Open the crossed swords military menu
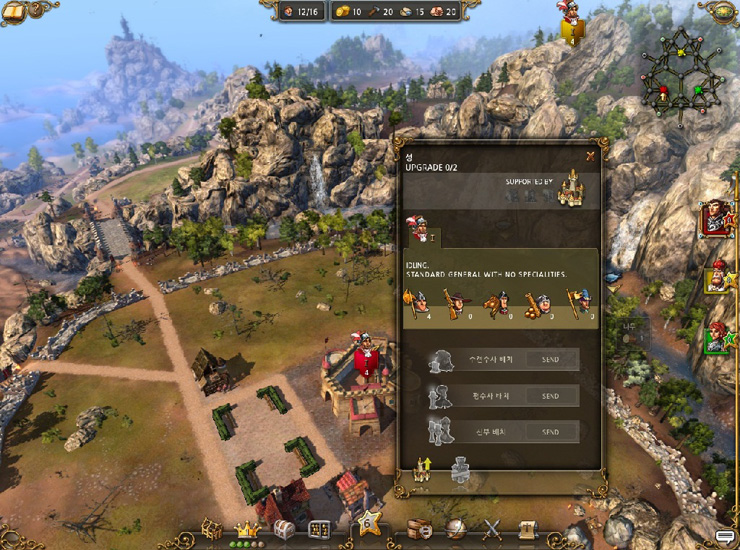Viewport: 740px width, 550px height. pyautogui.click(x=492, y=529)
